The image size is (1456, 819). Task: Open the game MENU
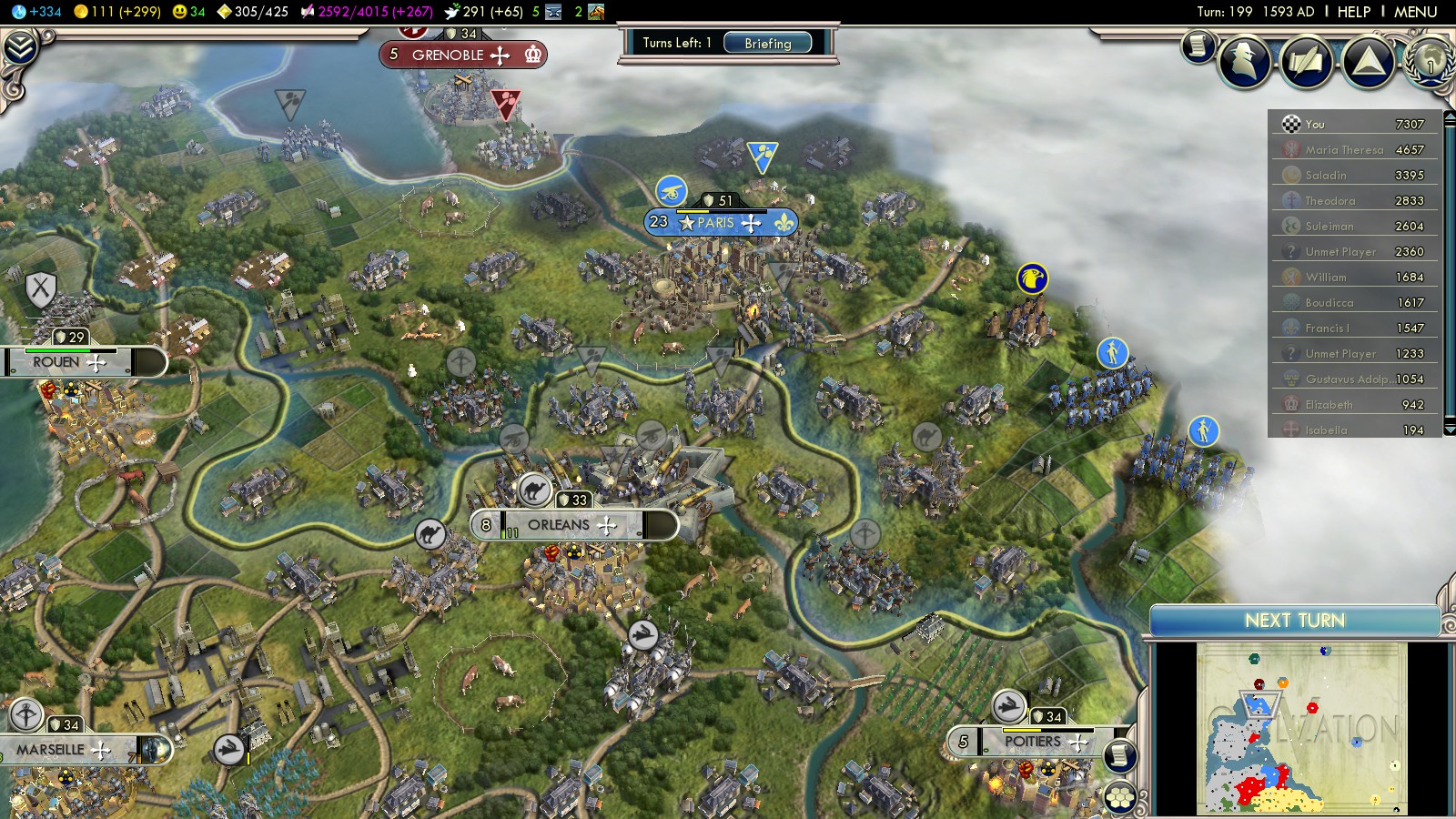coord(1415,12)
